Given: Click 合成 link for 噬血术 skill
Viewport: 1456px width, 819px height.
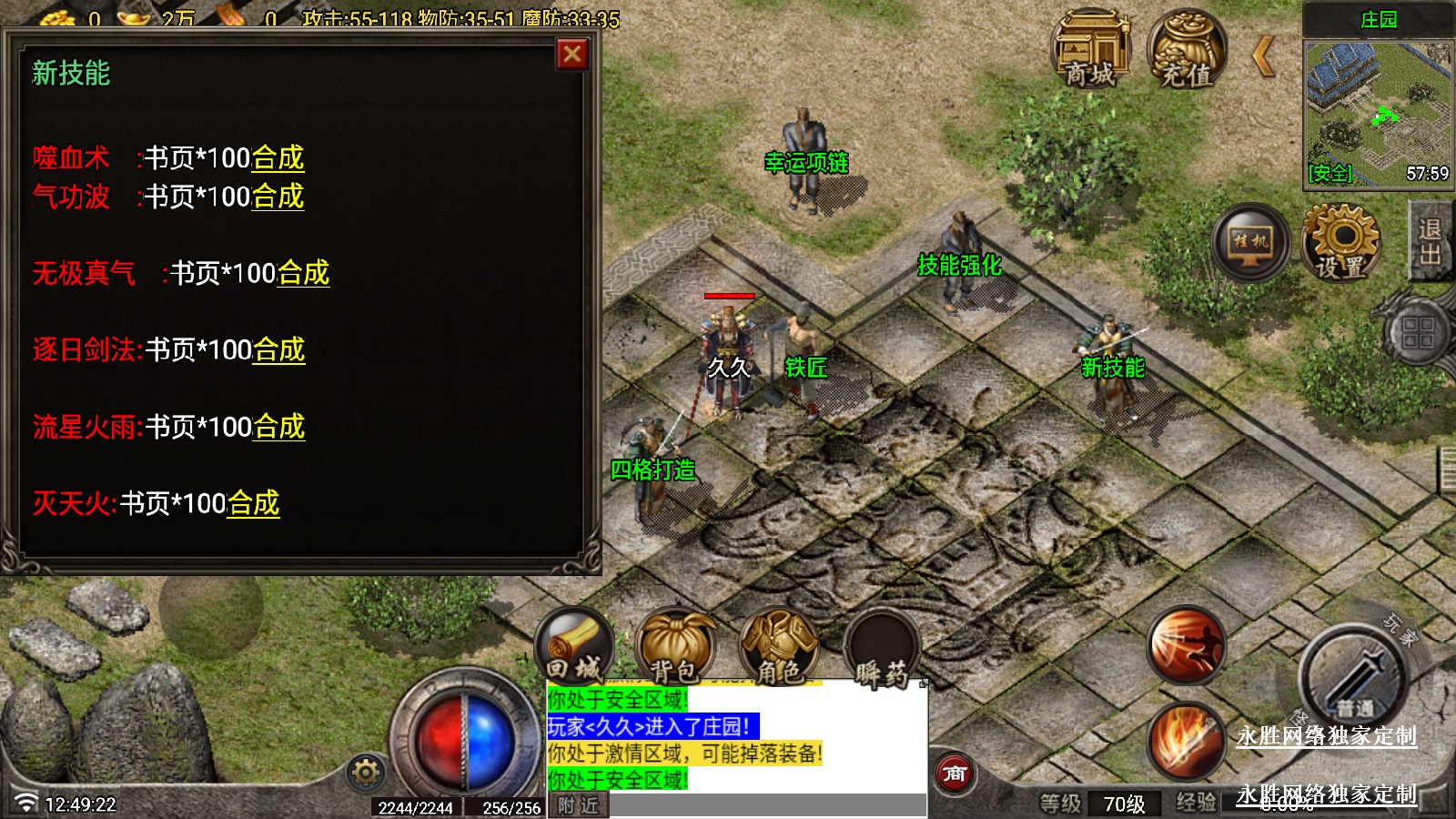Looking at the screenshot, I should pyautogui.click(x=278, y=158).
